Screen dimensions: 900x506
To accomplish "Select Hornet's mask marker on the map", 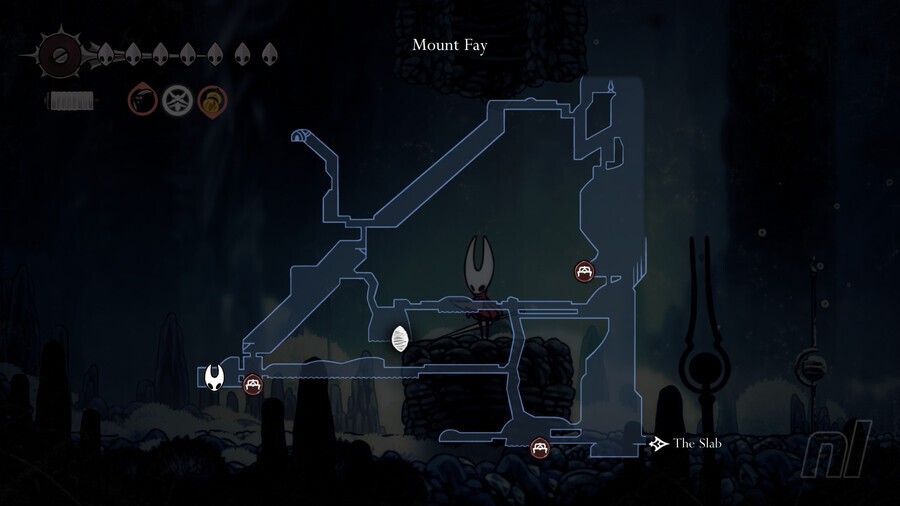I will point(215,377).
